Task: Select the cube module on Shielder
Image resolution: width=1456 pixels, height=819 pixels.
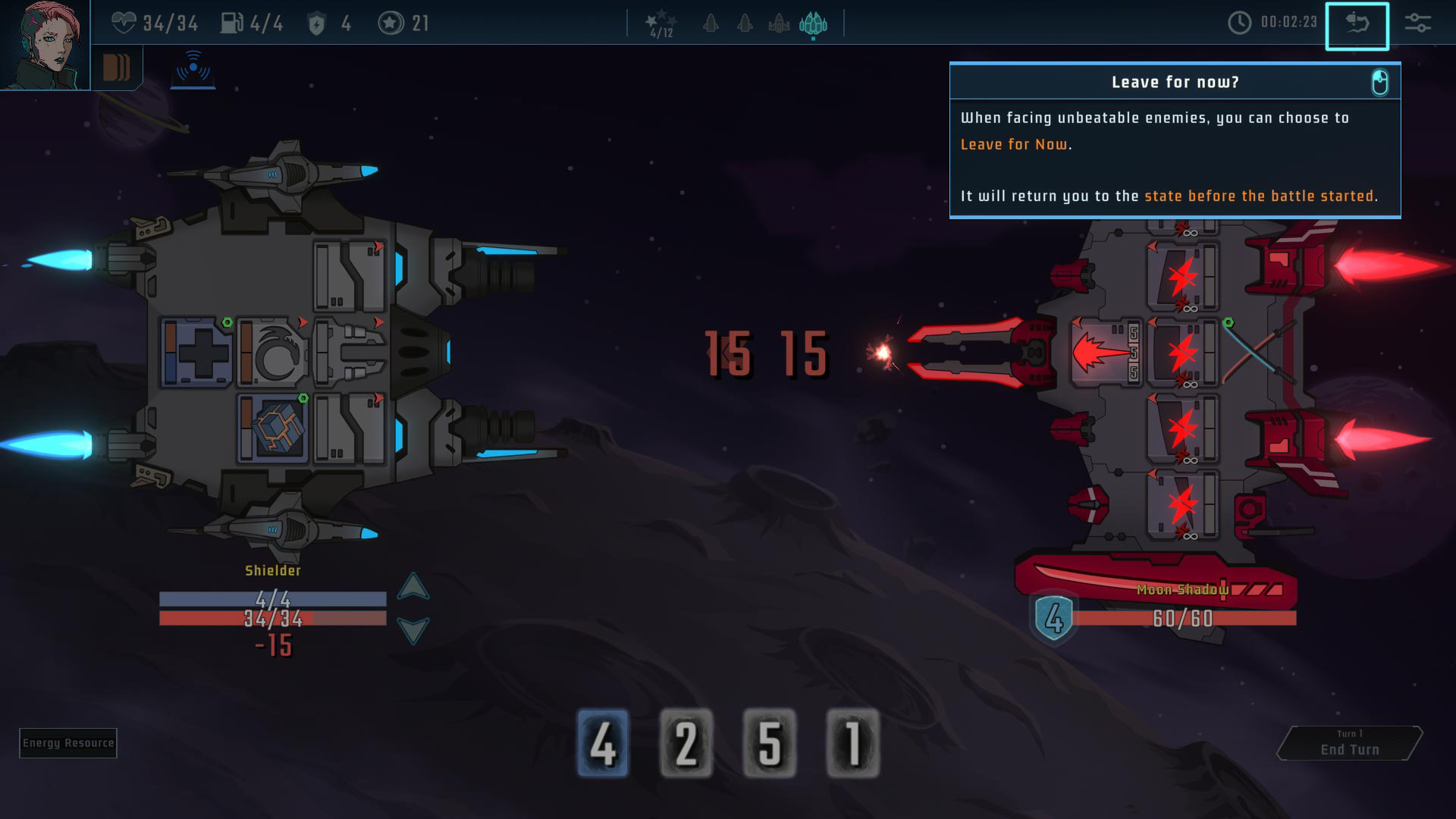Action: tap(273, 428)
